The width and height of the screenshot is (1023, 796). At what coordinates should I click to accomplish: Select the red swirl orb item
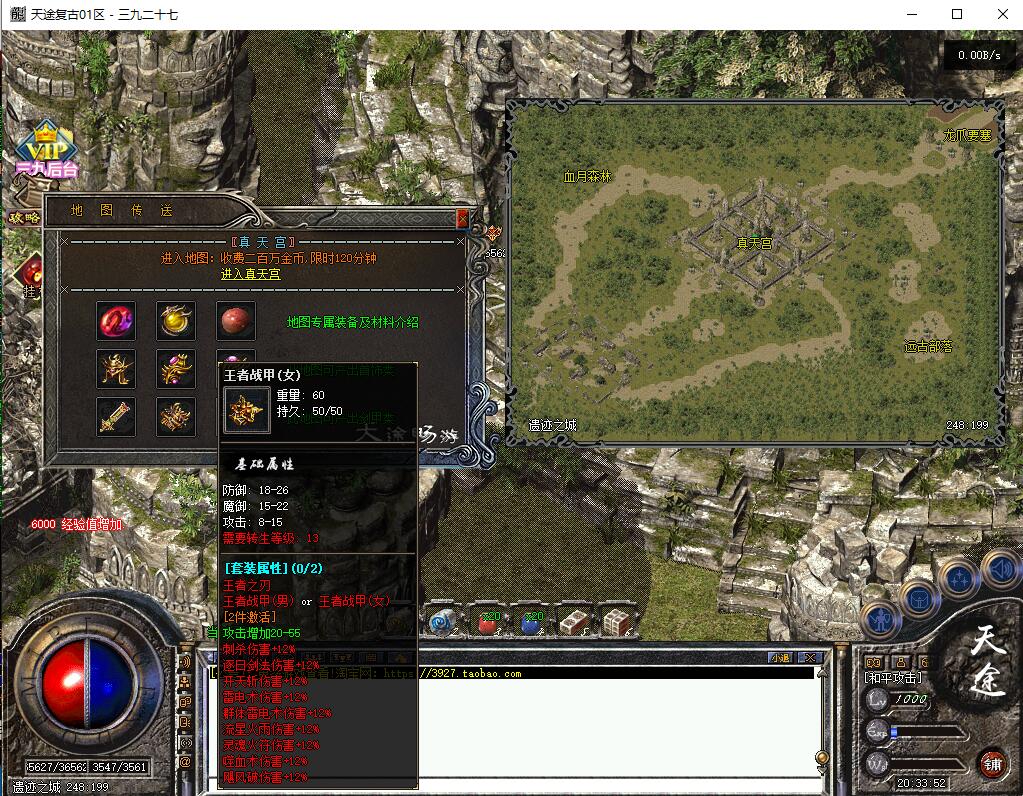point(116,321)
